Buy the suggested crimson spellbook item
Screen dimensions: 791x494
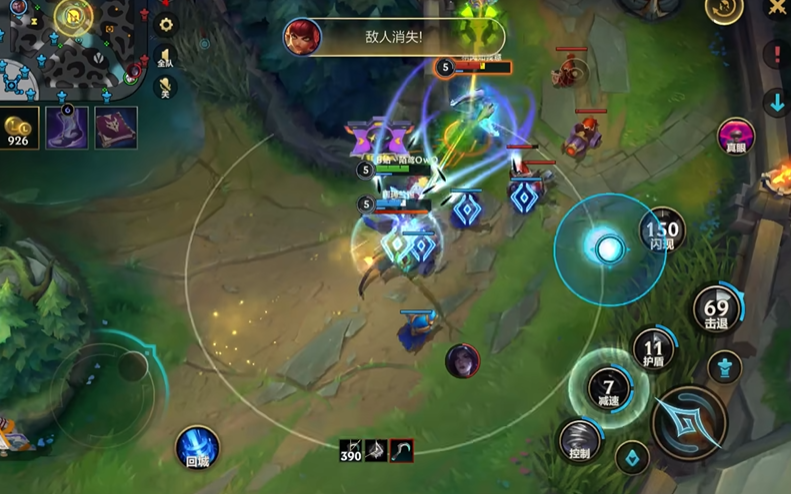click(x=116, y=128)
